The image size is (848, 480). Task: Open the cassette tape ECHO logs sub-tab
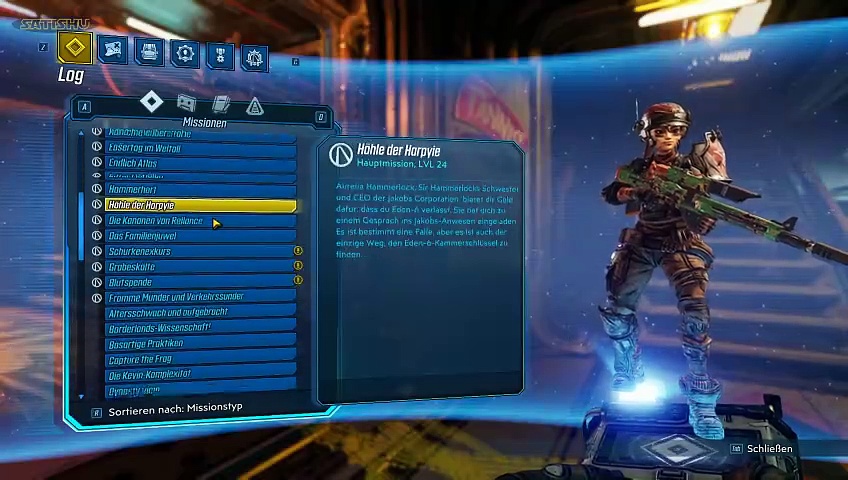pyautogui.click(x=186, y=103)
